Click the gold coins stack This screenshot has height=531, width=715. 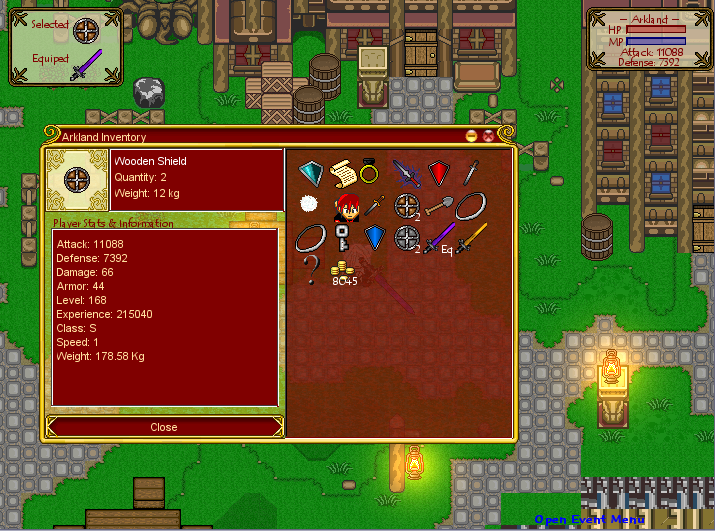coord(344,268)
